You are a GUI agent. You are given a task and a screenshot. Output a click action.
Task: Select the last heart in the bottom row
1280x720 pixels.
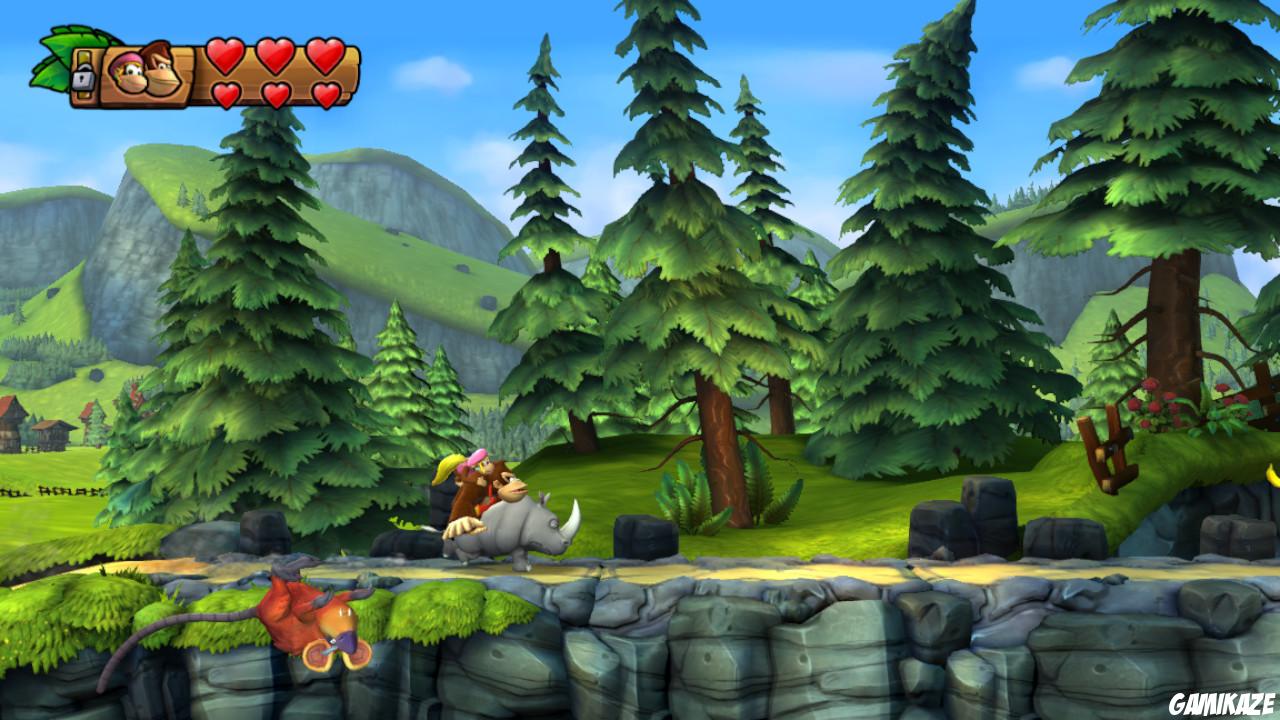coord(326,92)
